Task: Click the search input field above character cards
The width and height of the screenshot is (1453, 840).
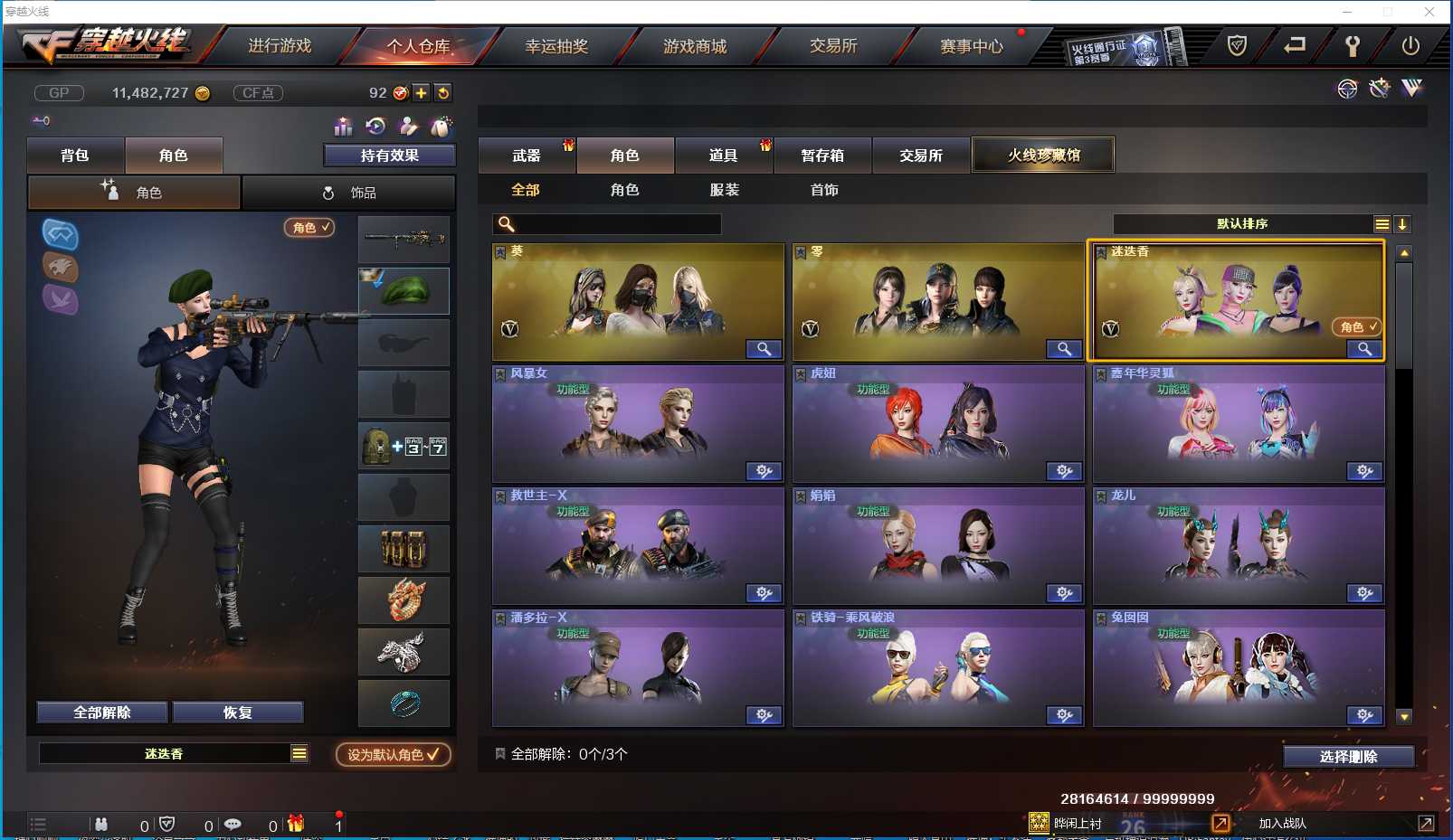Action: [x=606, y=223]
